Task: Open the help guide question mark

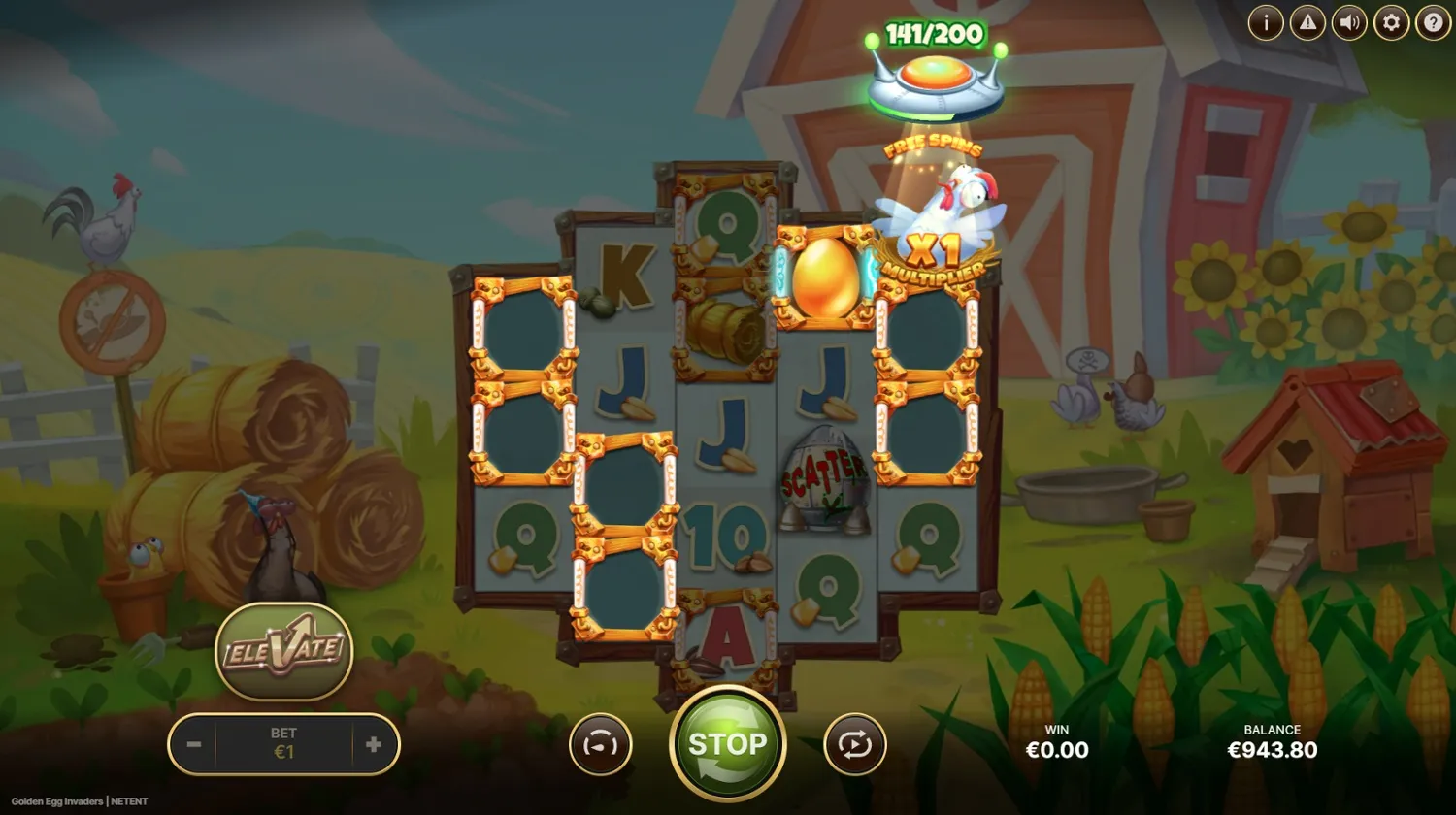Action: pos(1432,22)
